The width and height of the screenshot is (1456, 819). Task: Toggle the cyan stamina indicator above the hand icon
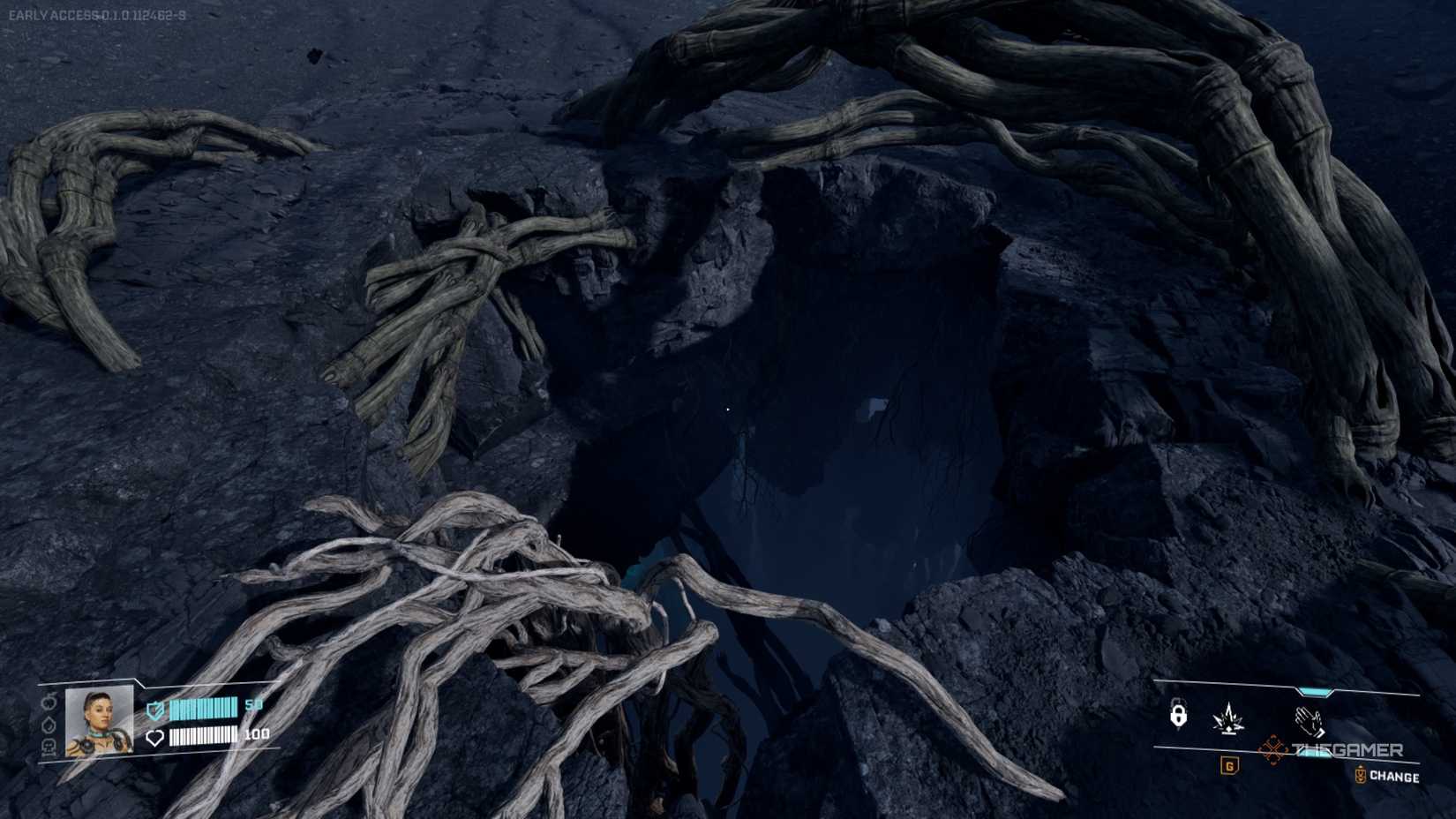[x=1314, y=691]
